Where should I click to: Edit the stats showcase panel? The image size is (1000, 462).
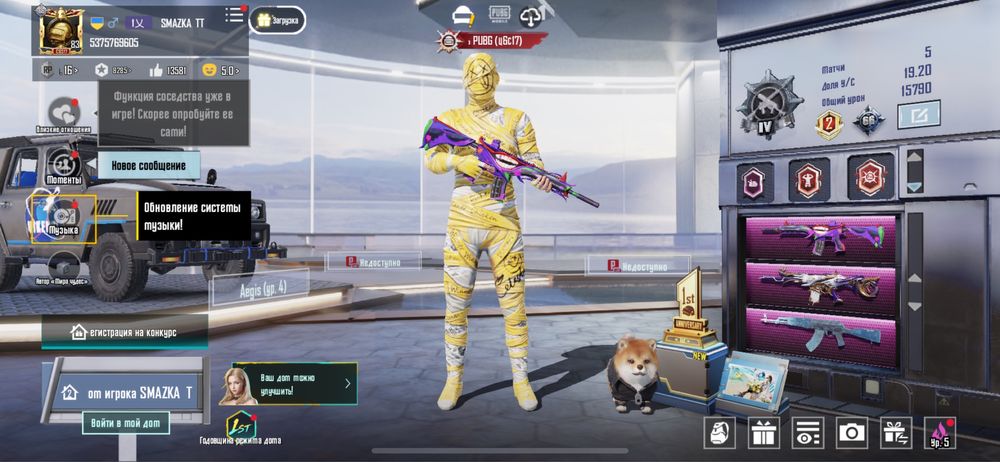point(918,116)
